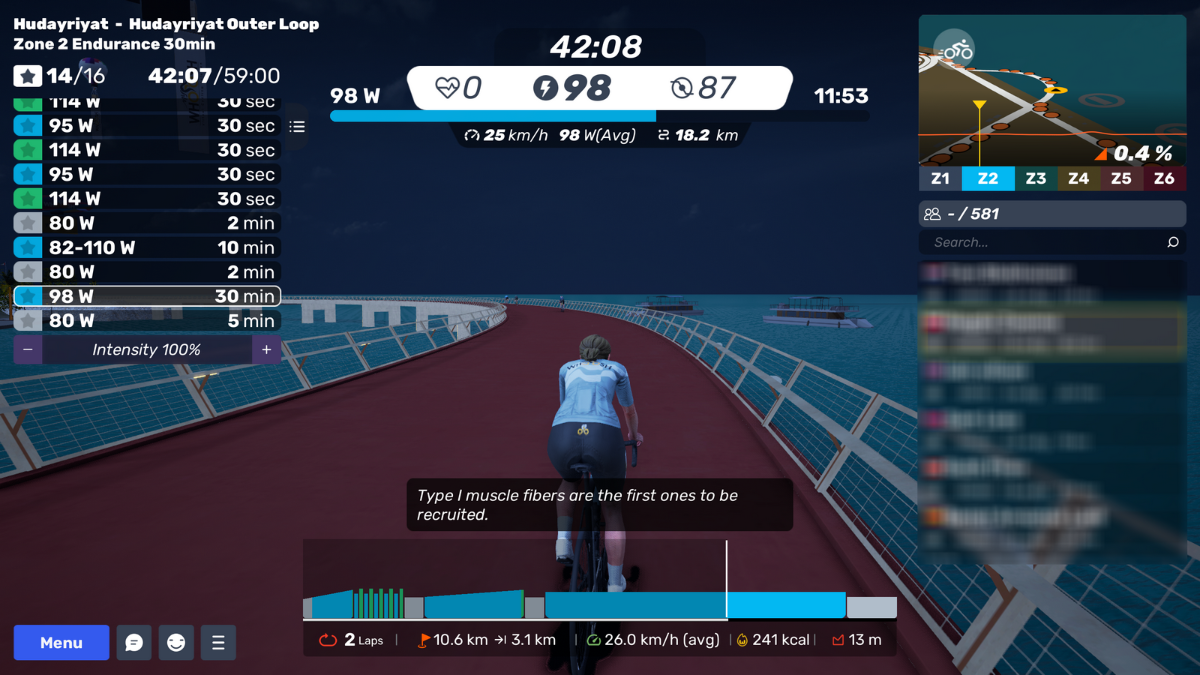Toggle the workout interval list icon

coord(297,127)
